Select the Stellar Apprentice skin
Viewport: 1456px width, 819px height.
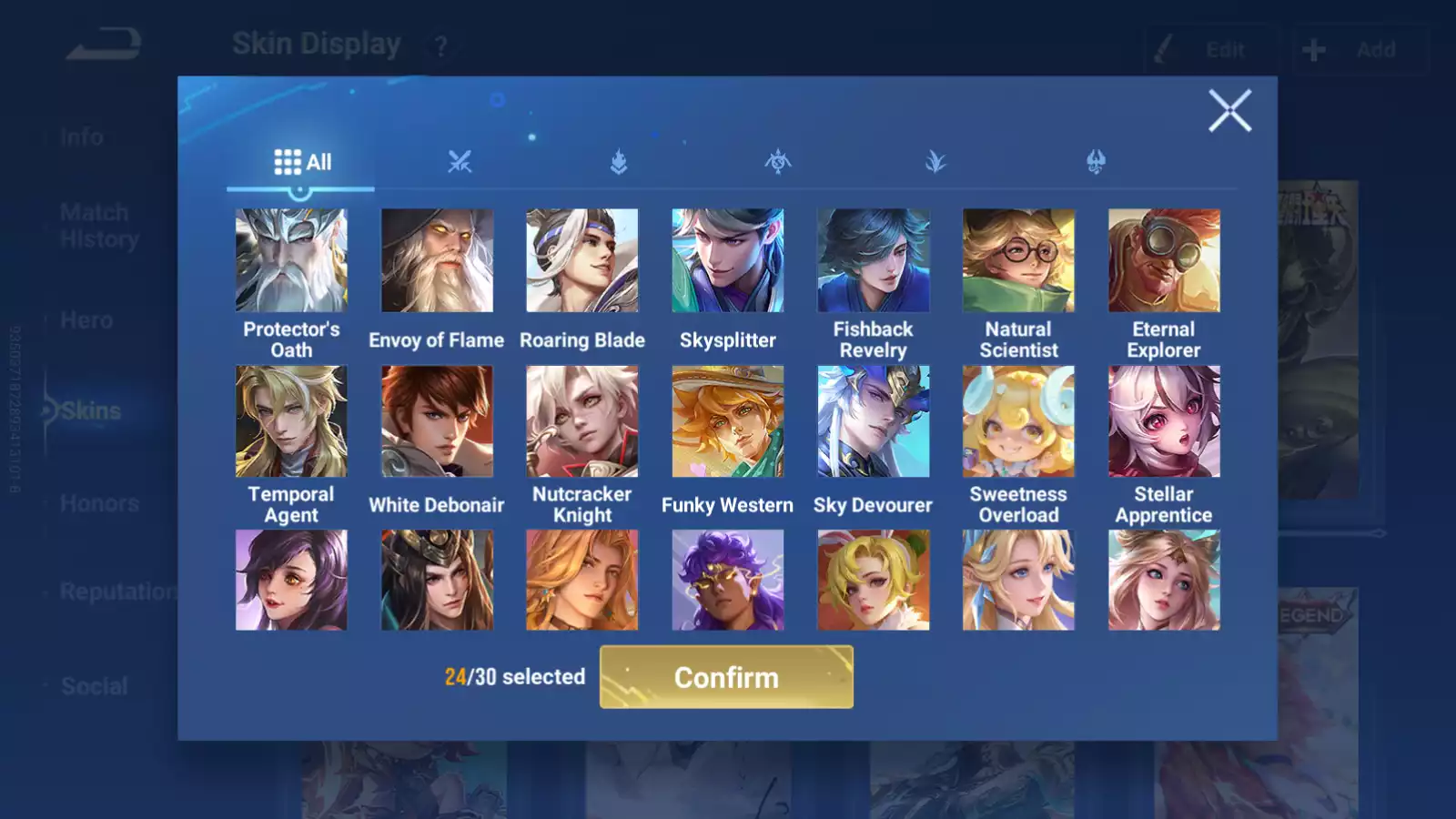(1164, 421)
